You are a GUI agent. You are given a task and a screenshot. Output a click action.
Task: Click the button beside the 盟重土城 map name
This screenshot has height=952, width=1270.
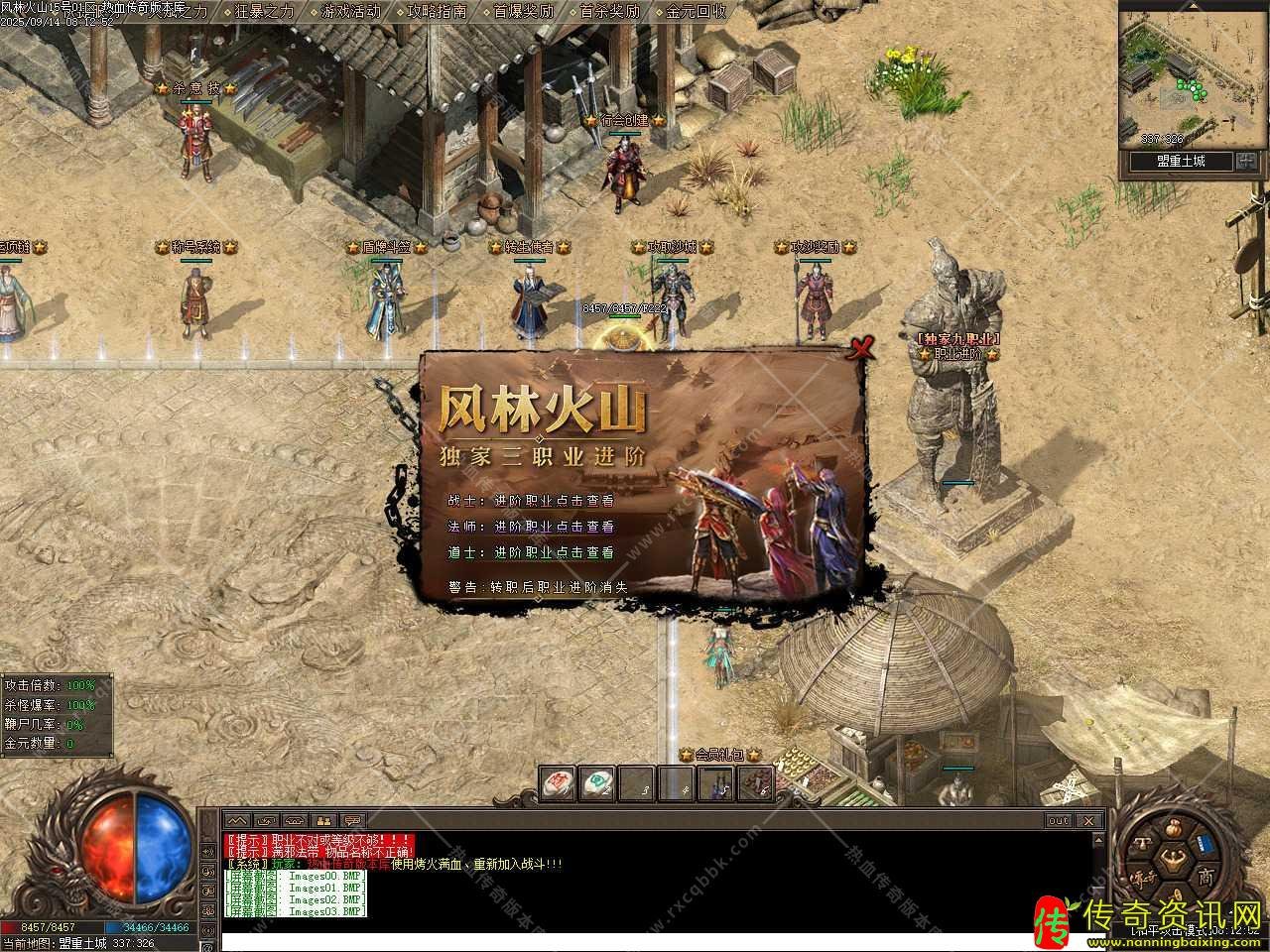1247,162
